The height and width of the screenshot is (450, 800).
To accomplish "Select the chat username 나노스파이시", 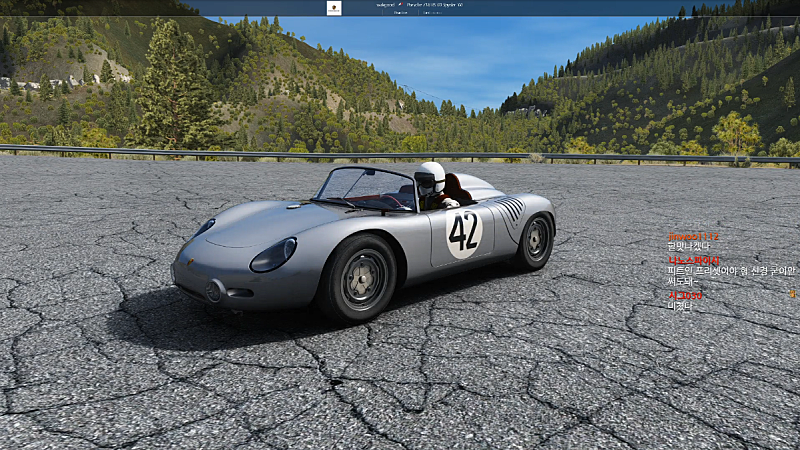I will (694, 260).
